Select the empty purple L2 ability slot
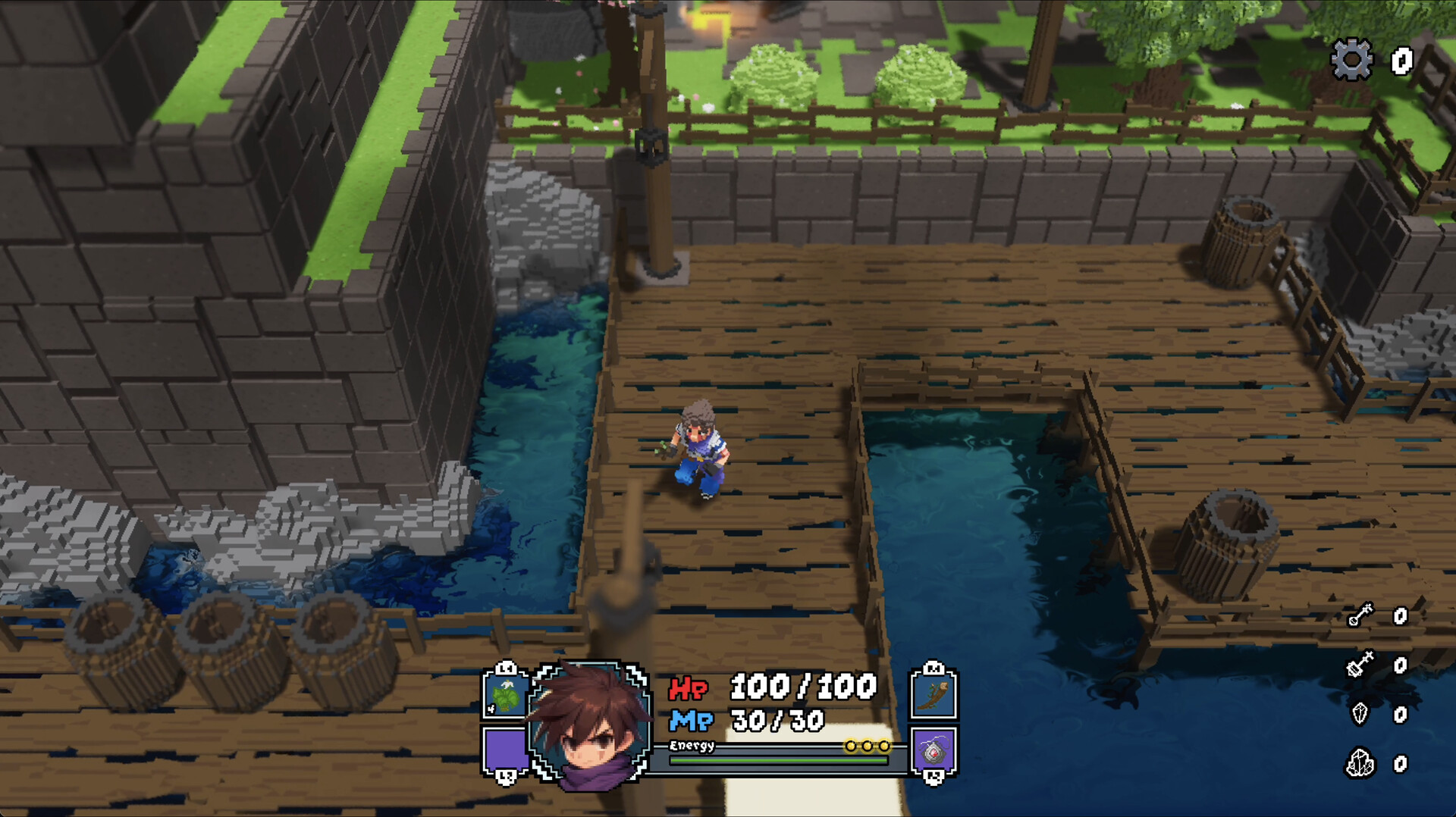The width and height of the screenshot is (1456, 817). pos(504,750)
